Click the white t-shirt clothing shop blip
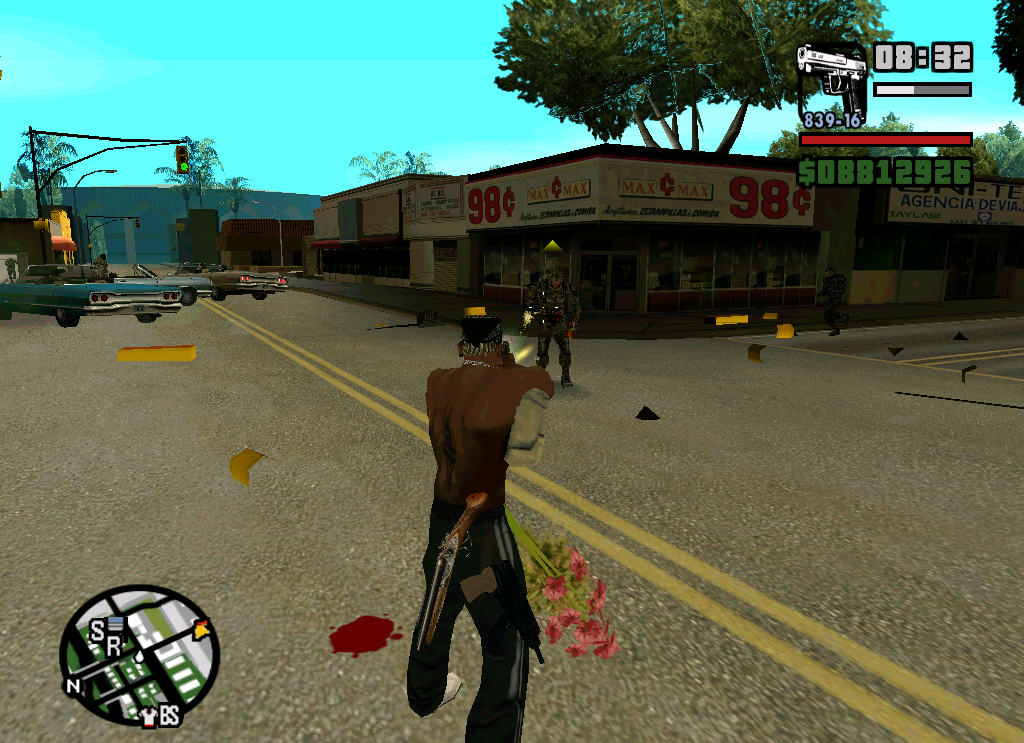Viewport: 1024px width, 743px height. [x=149, y=716]
